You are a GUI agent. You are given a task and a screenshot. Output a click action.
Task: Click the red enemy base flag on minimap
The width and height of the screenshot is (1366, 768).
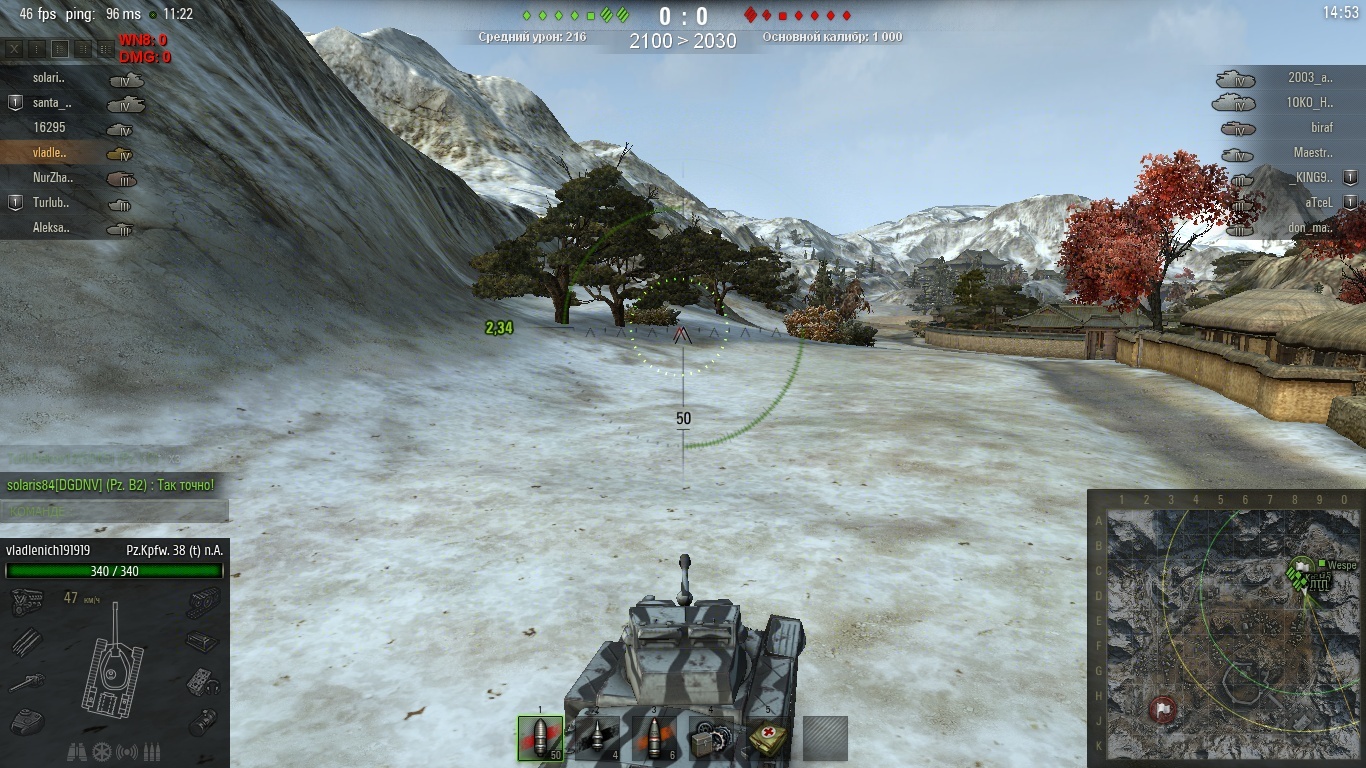(1162, 709)
